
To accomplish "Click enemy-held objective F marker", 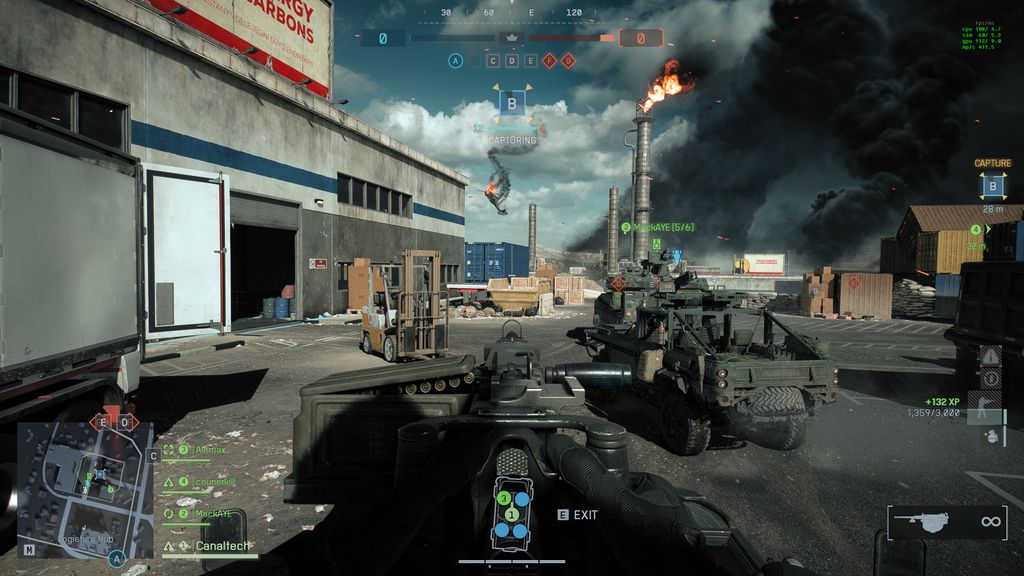I will point(549,61).
